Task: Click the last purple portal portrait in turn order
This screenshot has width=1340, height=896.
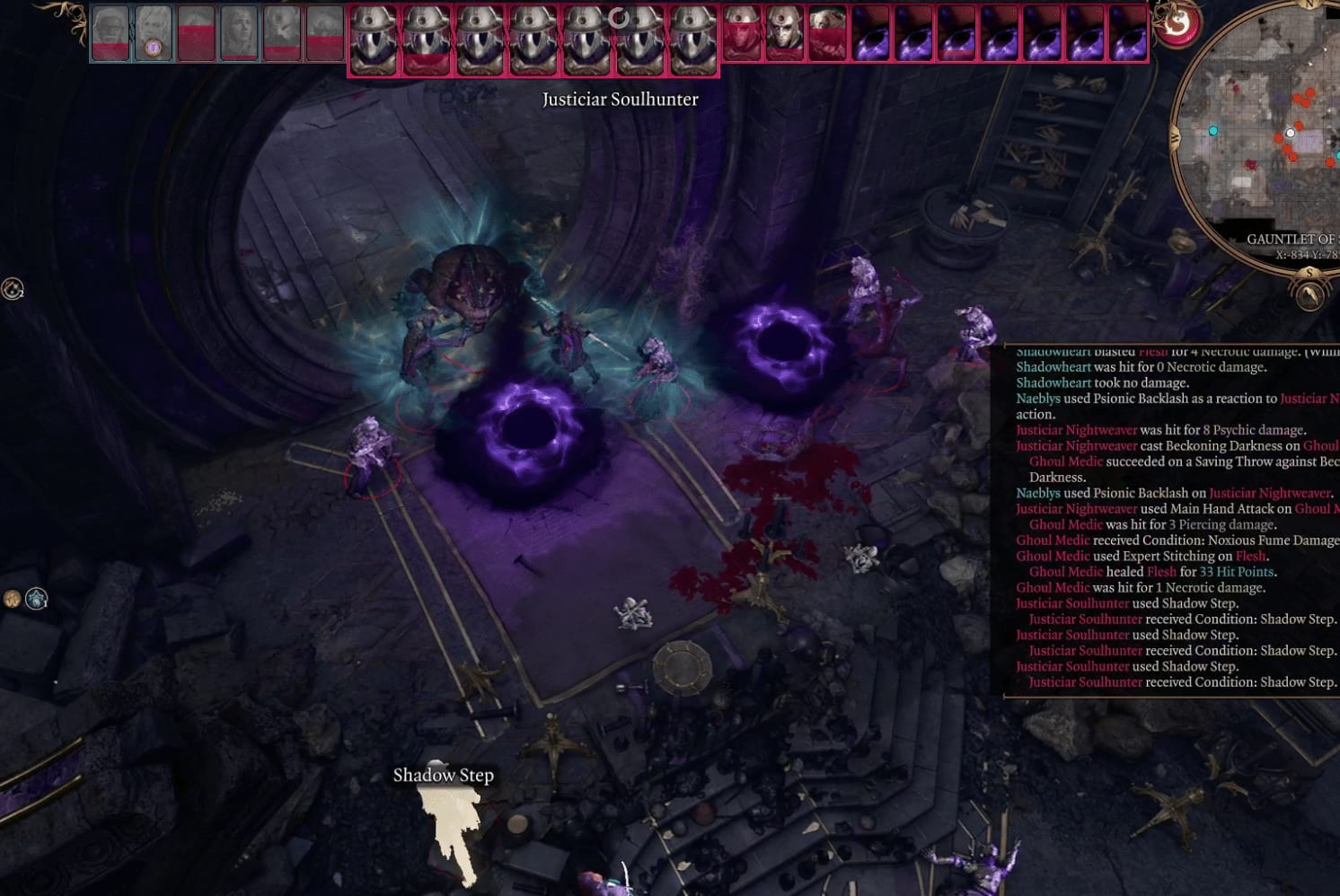Action: 1128,34
